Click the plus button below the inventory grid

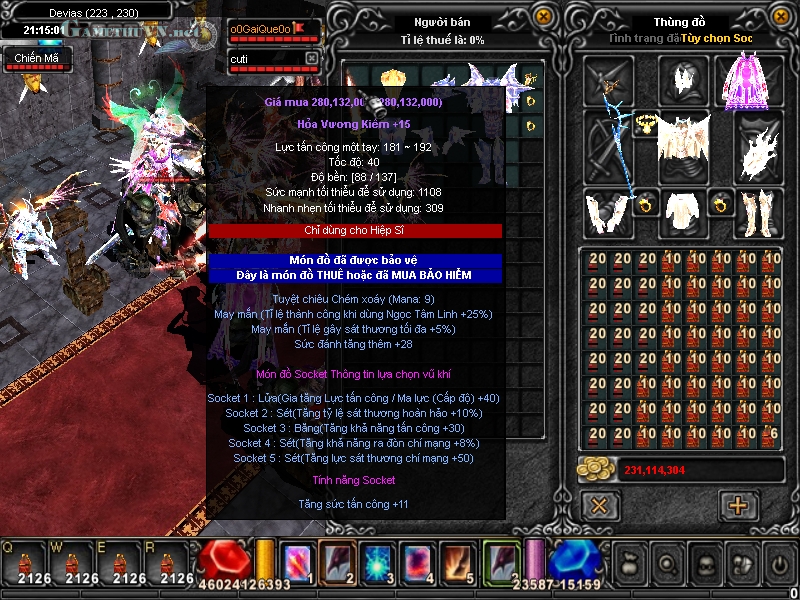pyautogui.click(x=739, y=505)
